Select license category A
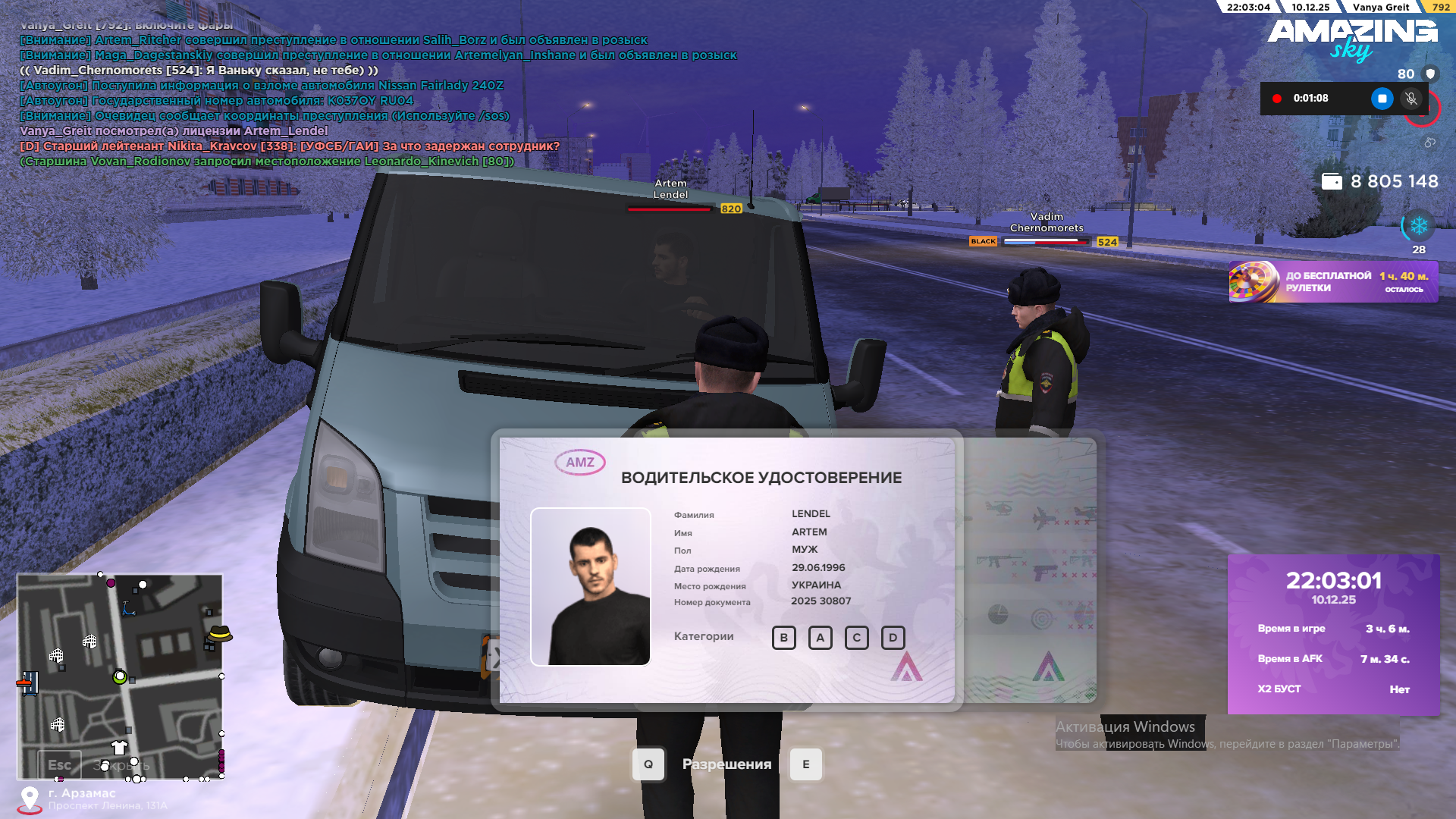 pyautogui.click(x=821, y=638)
